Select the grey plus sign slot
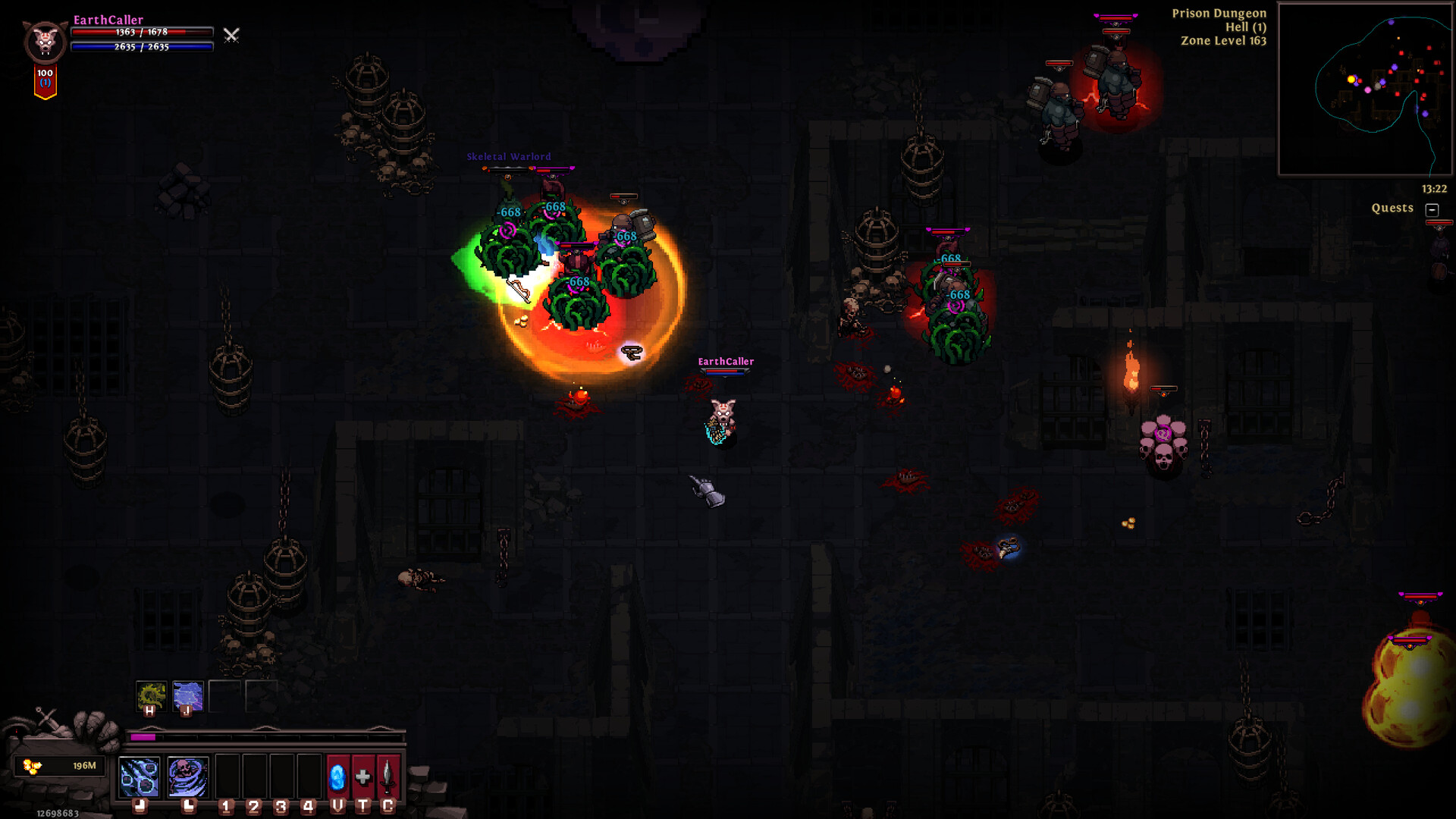 click(363, 777)
